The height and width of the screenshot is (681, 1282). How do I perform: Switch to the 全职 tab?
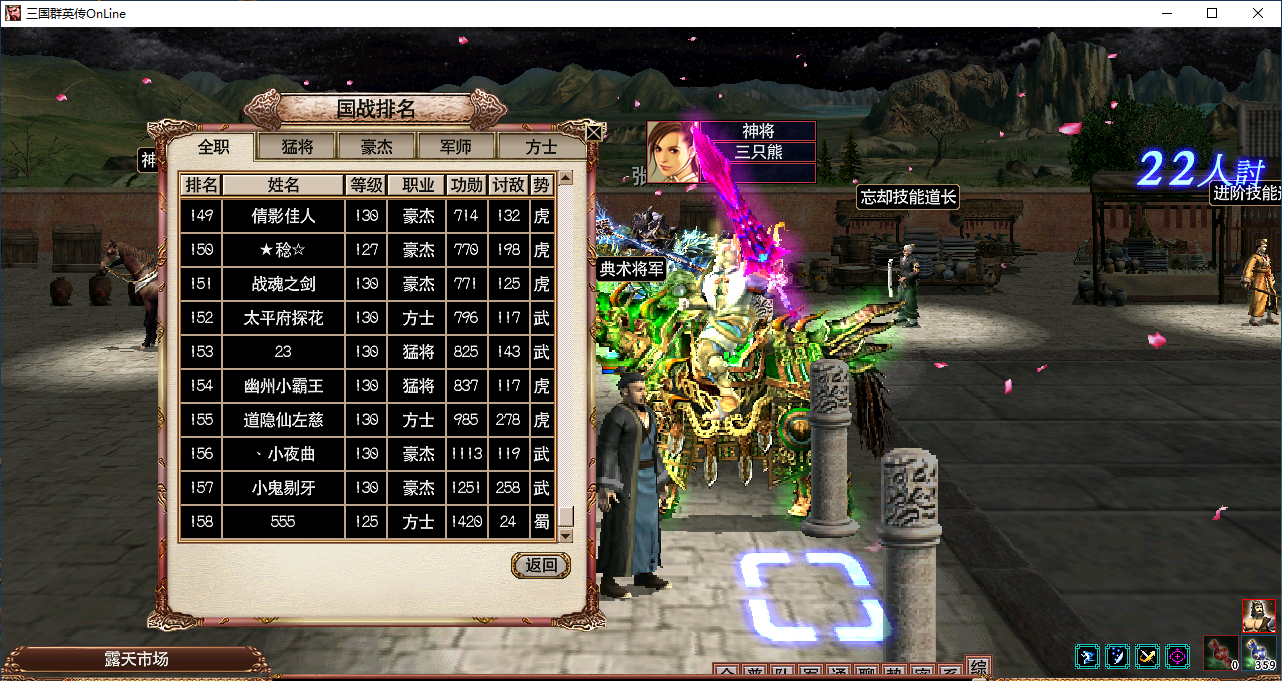coord(213,147)
